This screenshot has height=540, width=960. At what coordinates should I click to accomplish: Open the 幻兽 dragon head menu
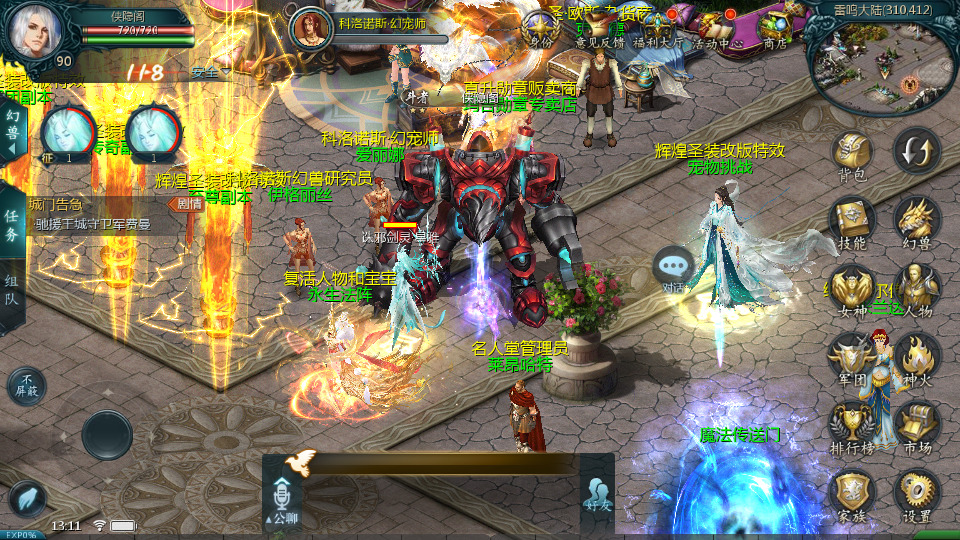coord(916,220)
